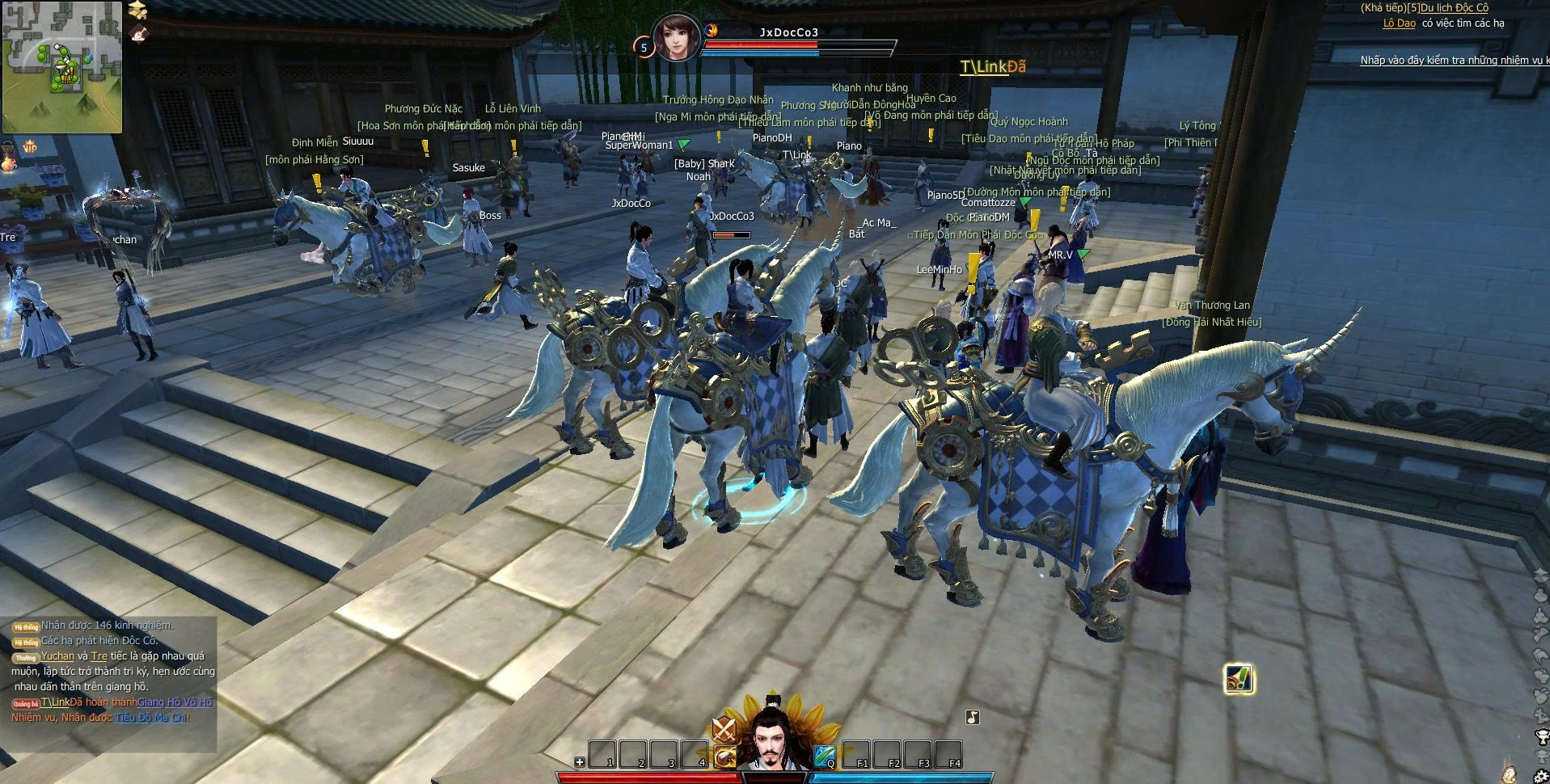Image resolution: width=1550 pixels, height=784 pixels.
Task: Activate the golden fist skill
Action: (726, 757)
